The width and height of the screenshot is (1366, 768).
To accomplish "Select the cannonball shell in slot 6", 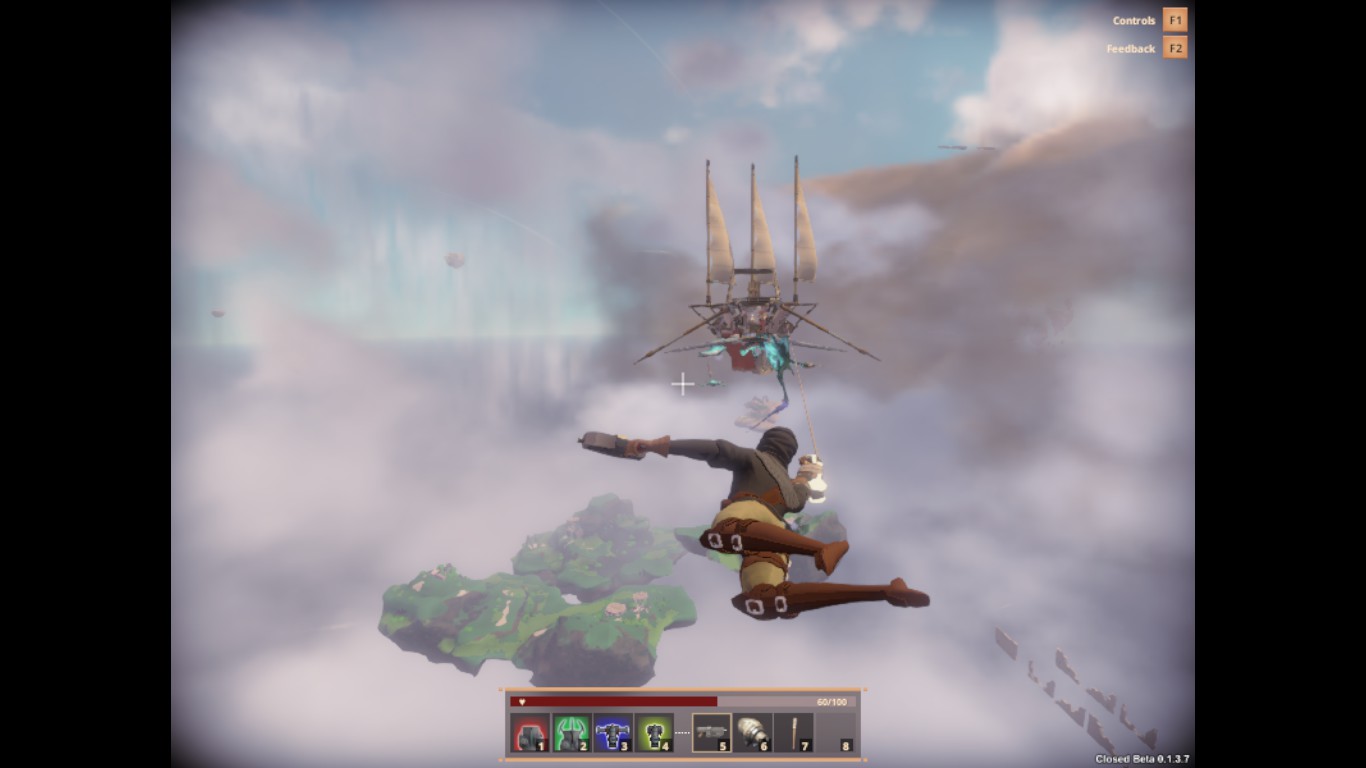I will 755,732.
